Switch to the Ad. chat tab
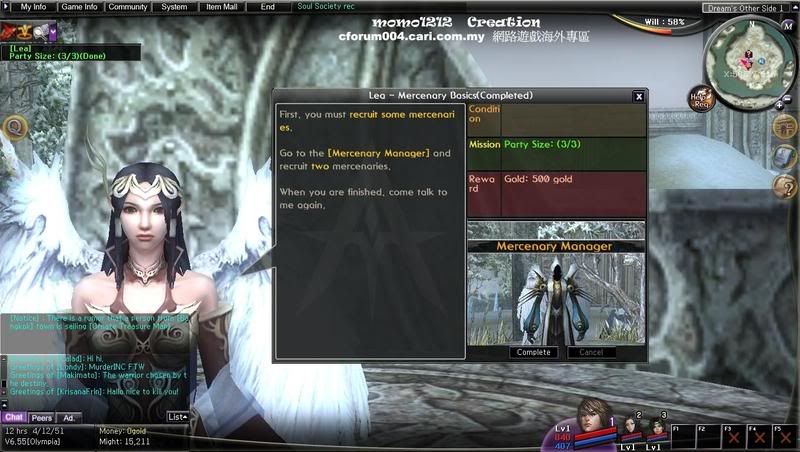 click(69, 417)
